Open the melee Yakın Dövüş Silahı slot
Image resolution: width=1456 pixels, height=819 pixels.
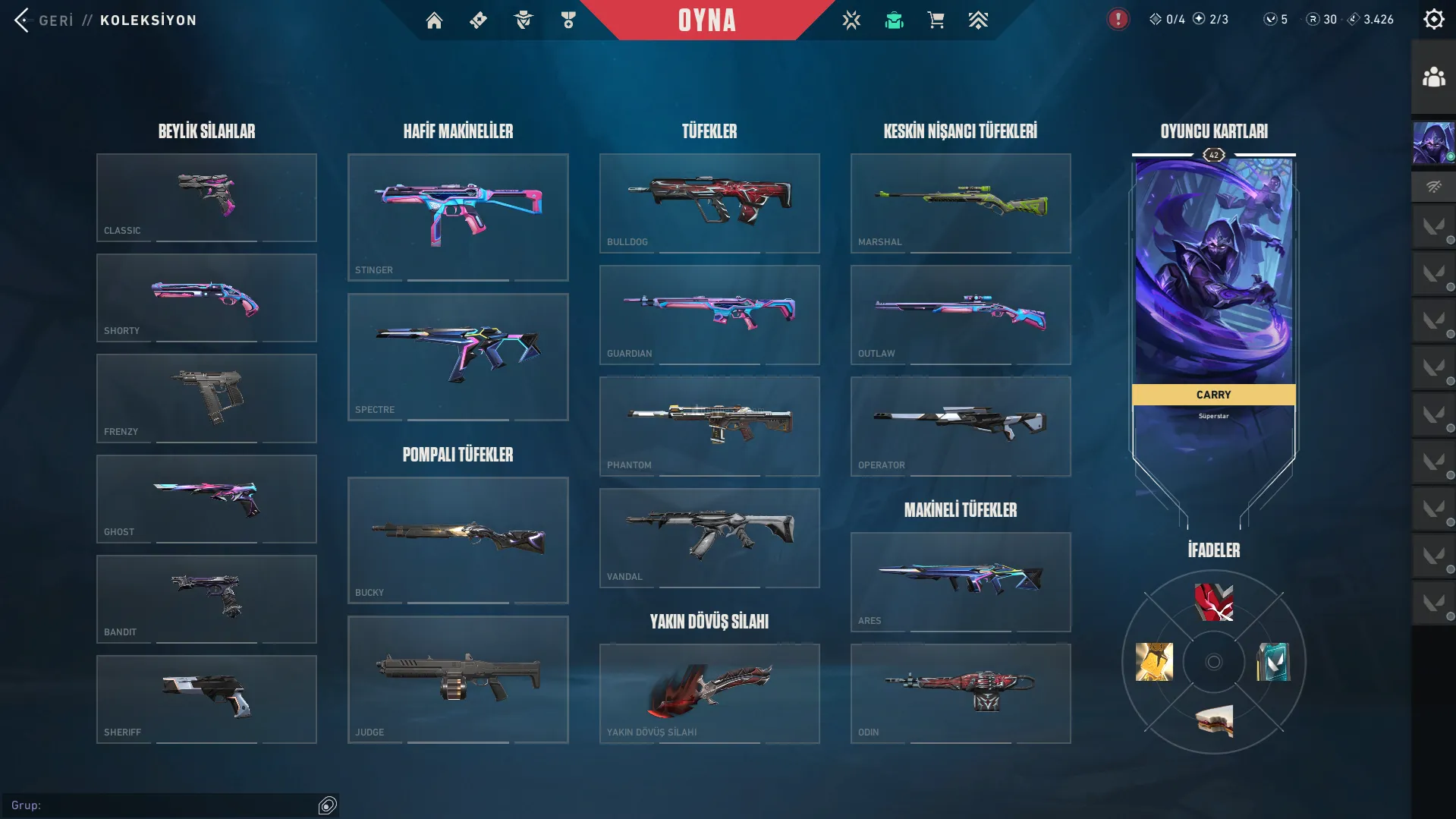[709, 693]
